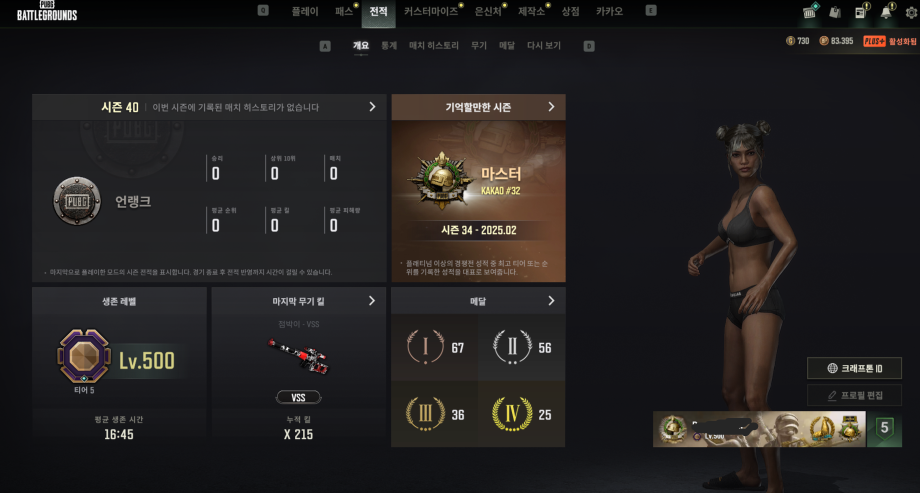Show the 매치 히스토리 (Match History) tab
This screenshot has width=920, height=493.
coord(434,45)
